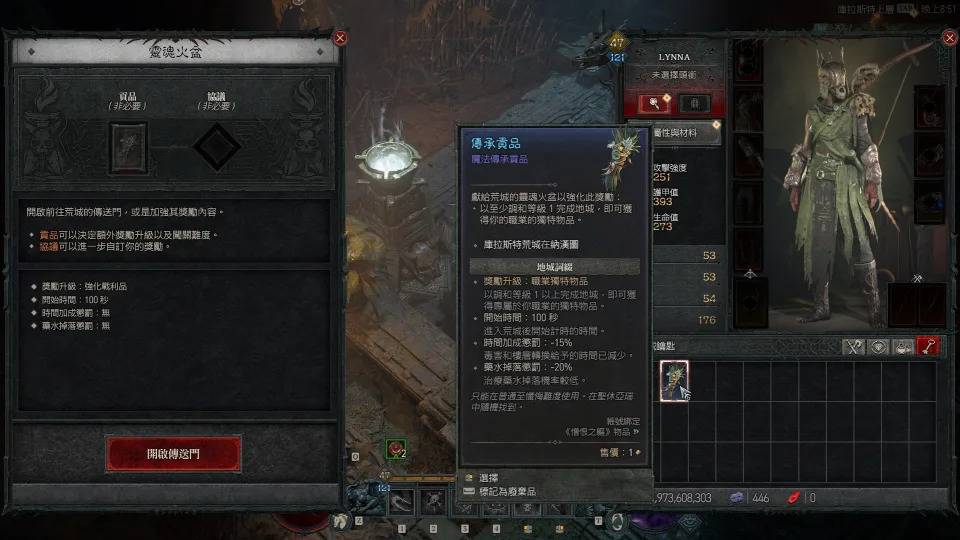Screen dimensions: 960x540
Task: Open the 屬性與材料 stats and materials button
Action: 675,132
